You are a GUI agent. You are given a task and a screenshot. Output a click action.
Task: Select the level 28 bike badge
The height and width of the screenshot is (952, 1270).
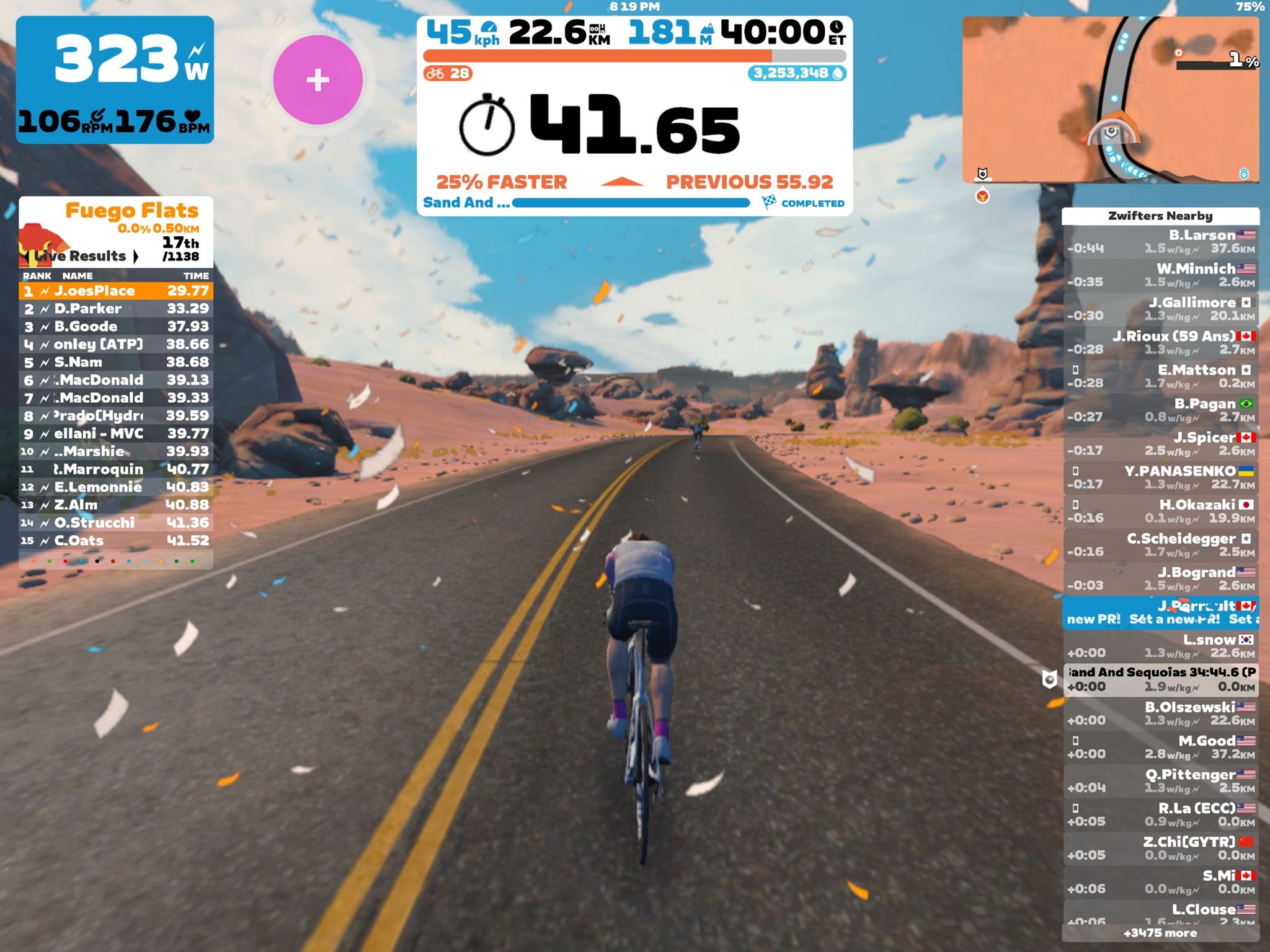pos(448,74)
